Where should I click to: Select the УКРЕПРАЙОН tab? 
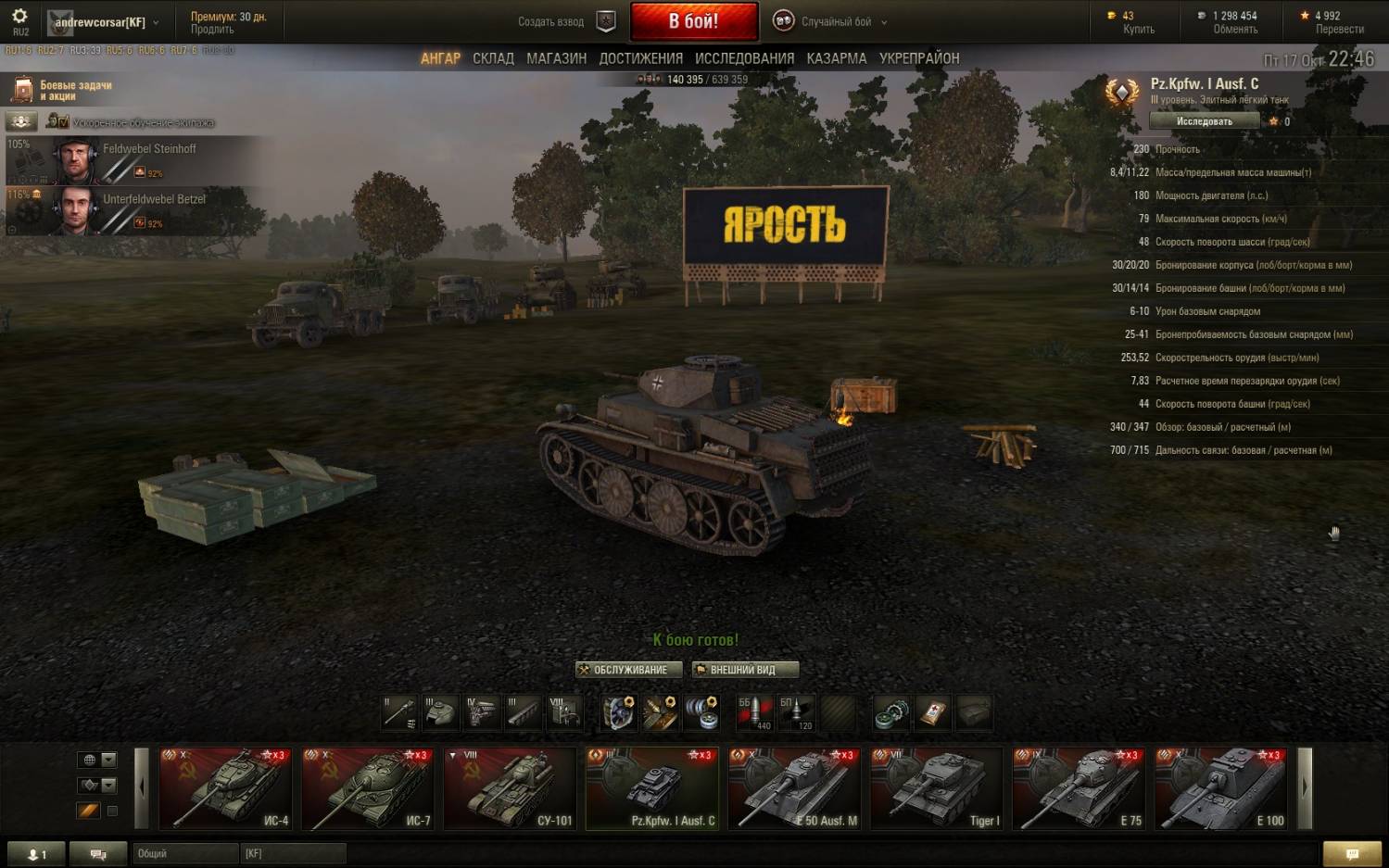coord(918,58)
